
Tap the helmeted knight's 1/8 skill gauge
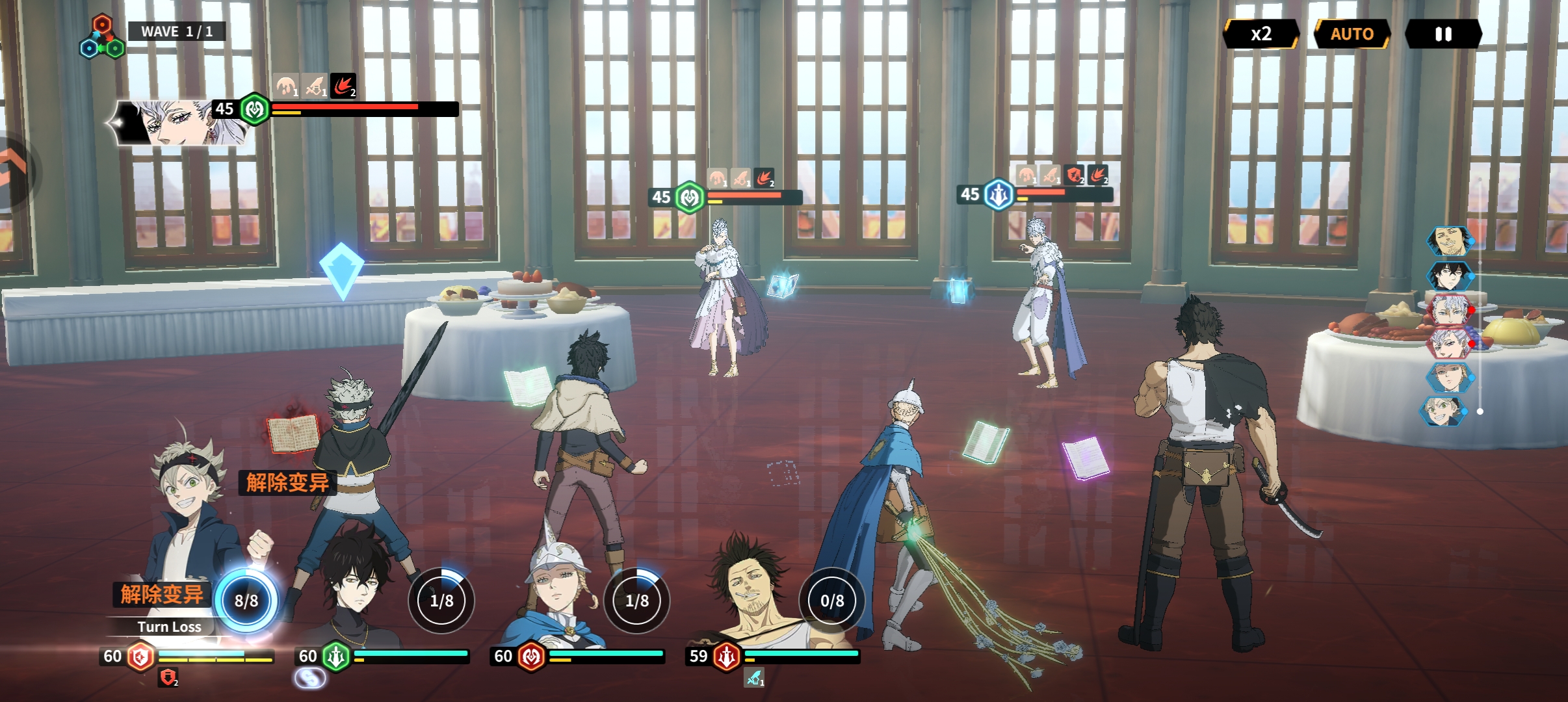point(636,601)
